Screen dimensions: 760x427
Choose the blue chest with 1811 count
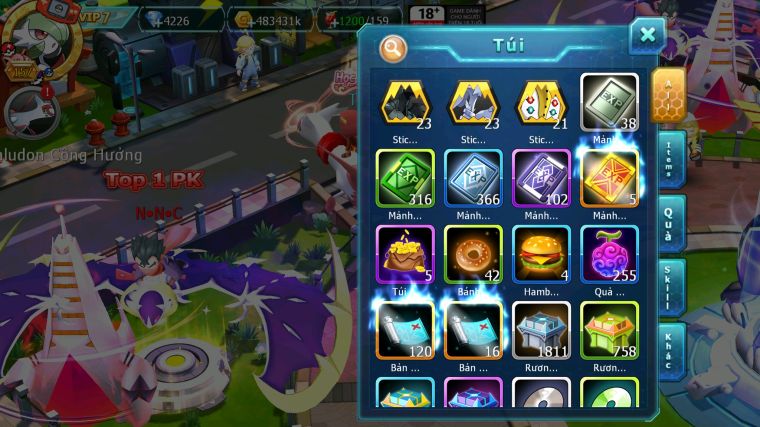click(541, 328)
